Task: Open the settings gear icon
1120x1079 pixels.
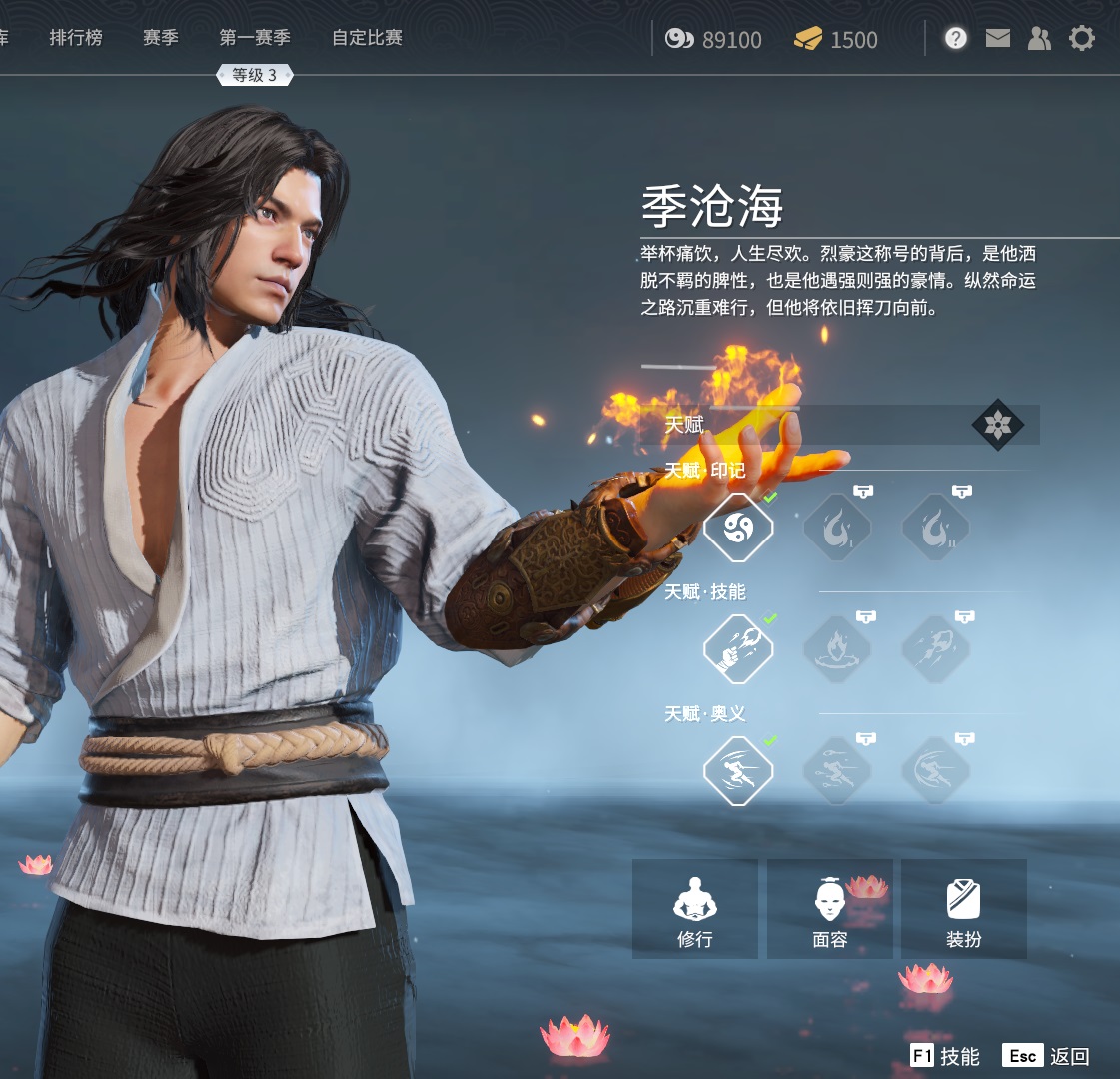Action: (1081, 39)
